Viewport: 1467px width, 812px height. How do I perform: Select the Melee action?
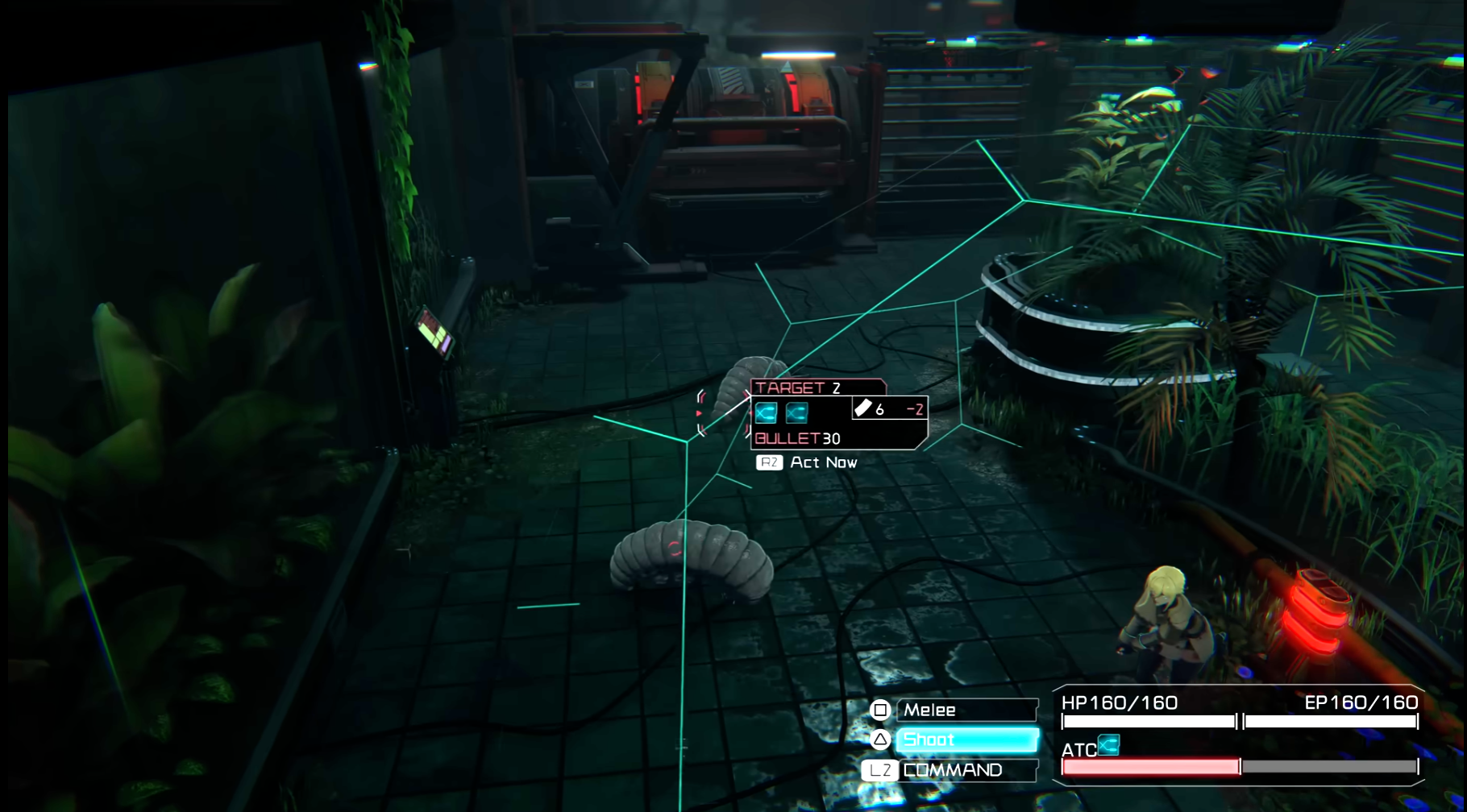click(966, 710)
